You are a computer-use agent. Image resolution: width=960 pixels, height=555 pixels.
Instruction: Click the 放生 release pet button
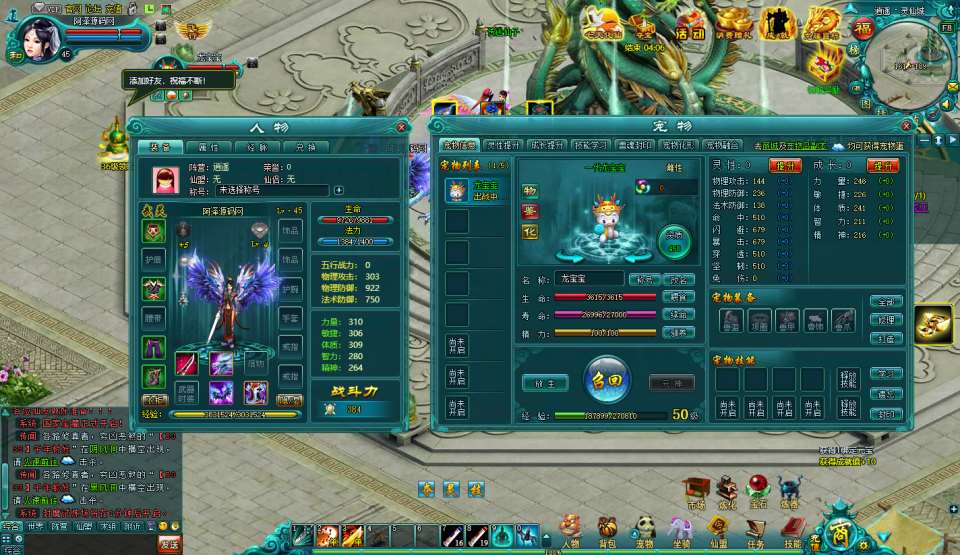[x=547, y=383]
